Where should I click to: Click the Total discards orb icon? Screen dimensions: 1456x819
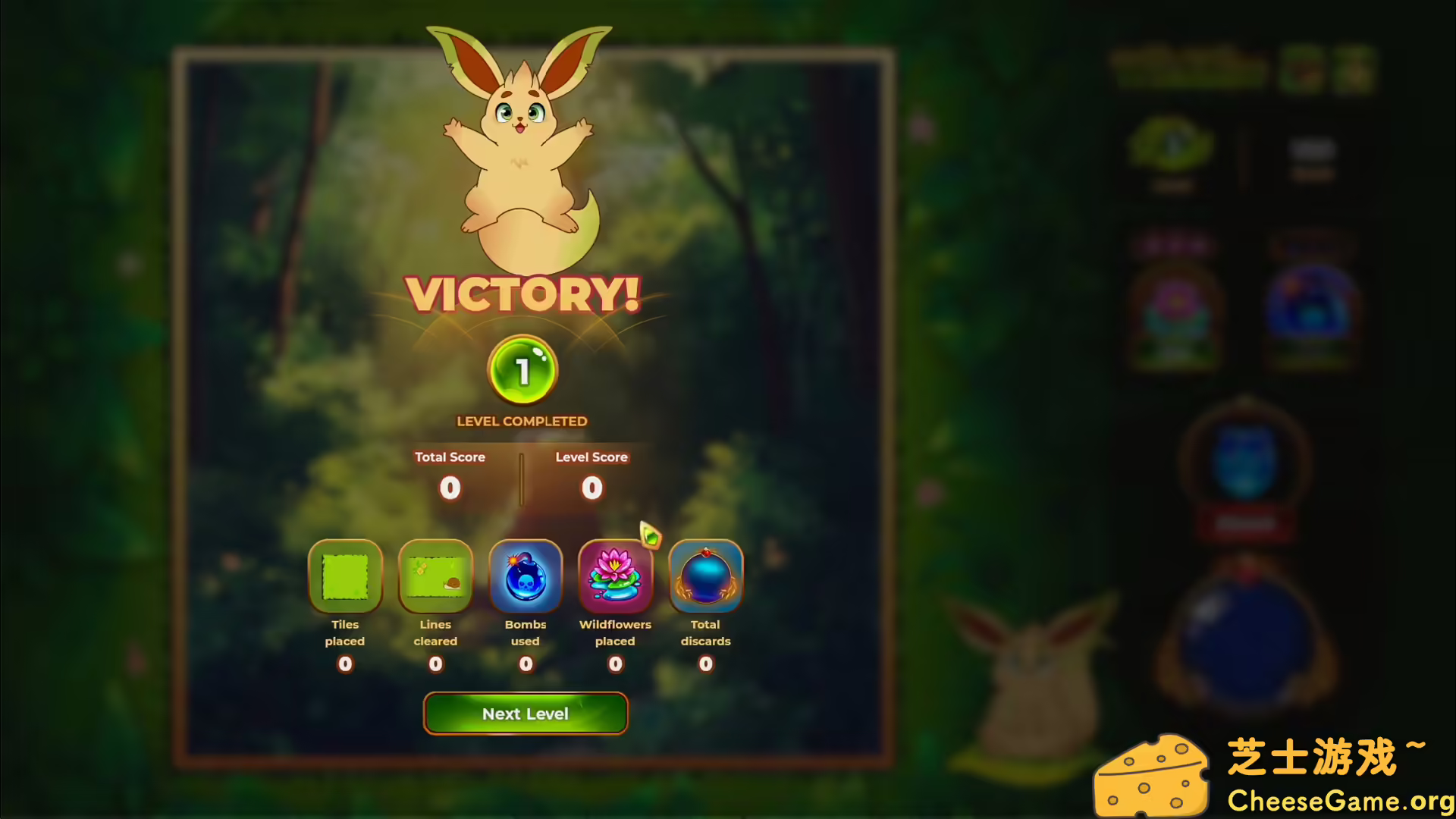705,576
